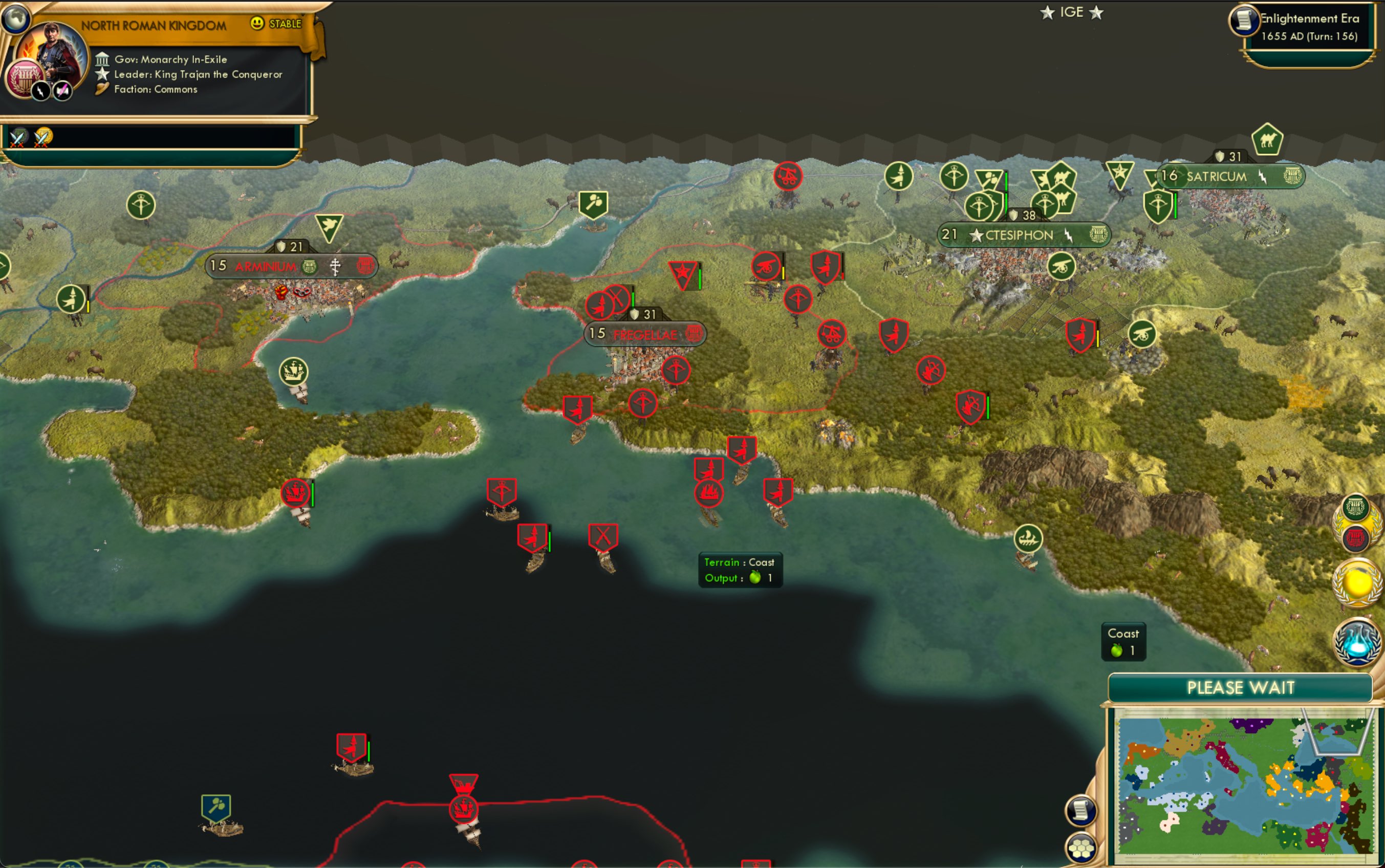Click the Fregellae city banner
The height and width of the screenshot is (868, 1385).
pos(646,334)
